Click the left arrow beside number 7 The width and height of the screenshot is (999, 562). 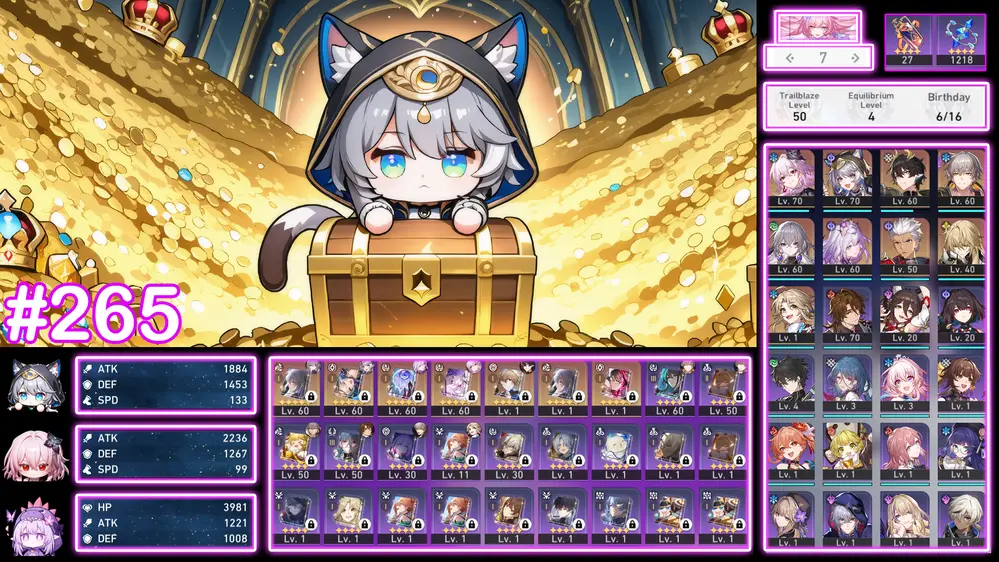click(790, 58)
